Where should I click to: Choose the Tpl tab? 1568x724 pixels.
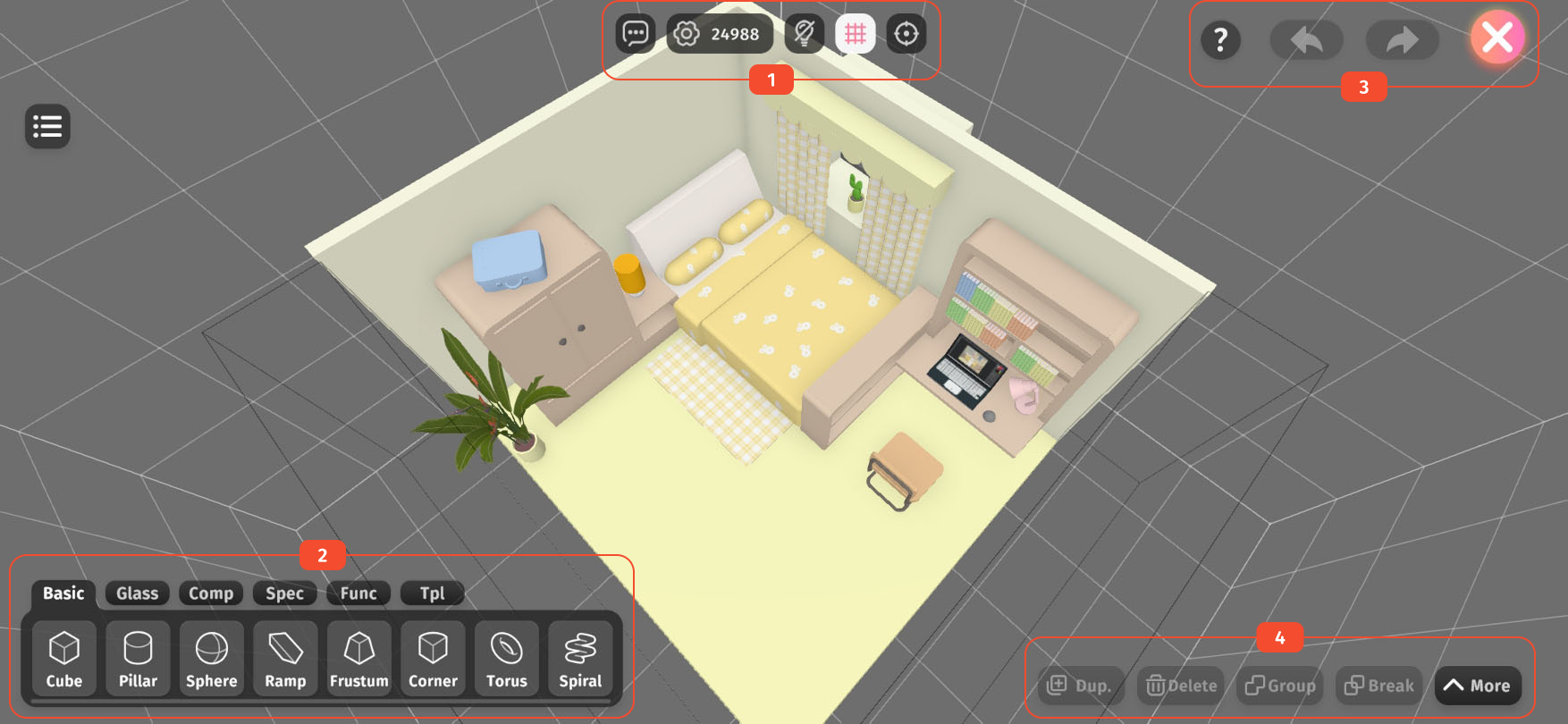pos(432,594)
